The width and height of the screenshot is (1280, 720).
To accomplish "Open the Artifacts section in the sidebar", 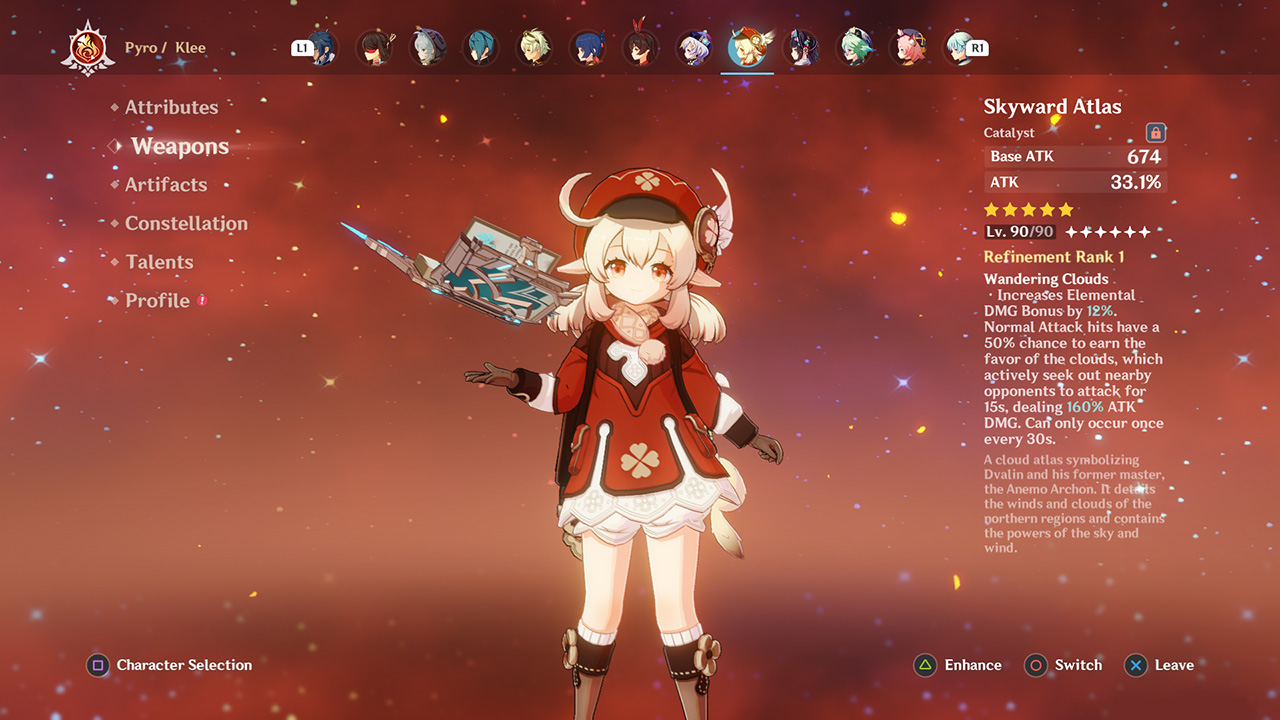I will (166, 185).
